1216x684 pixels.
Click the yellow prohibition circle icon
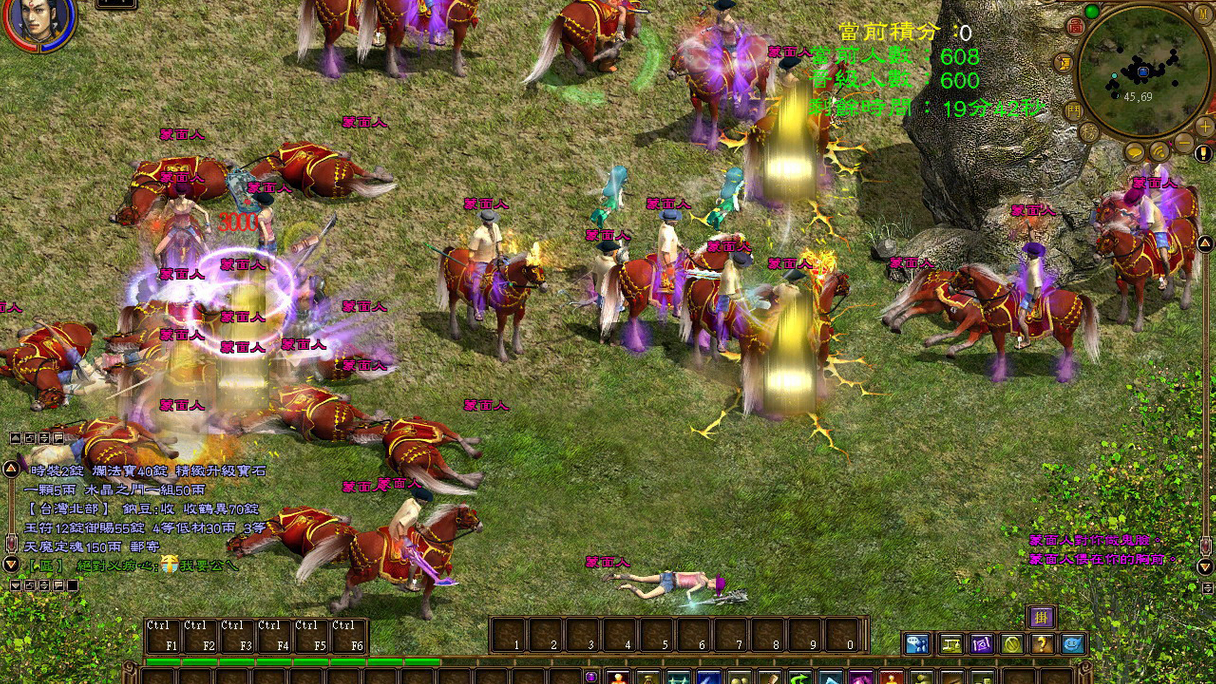pos(1012,644)
